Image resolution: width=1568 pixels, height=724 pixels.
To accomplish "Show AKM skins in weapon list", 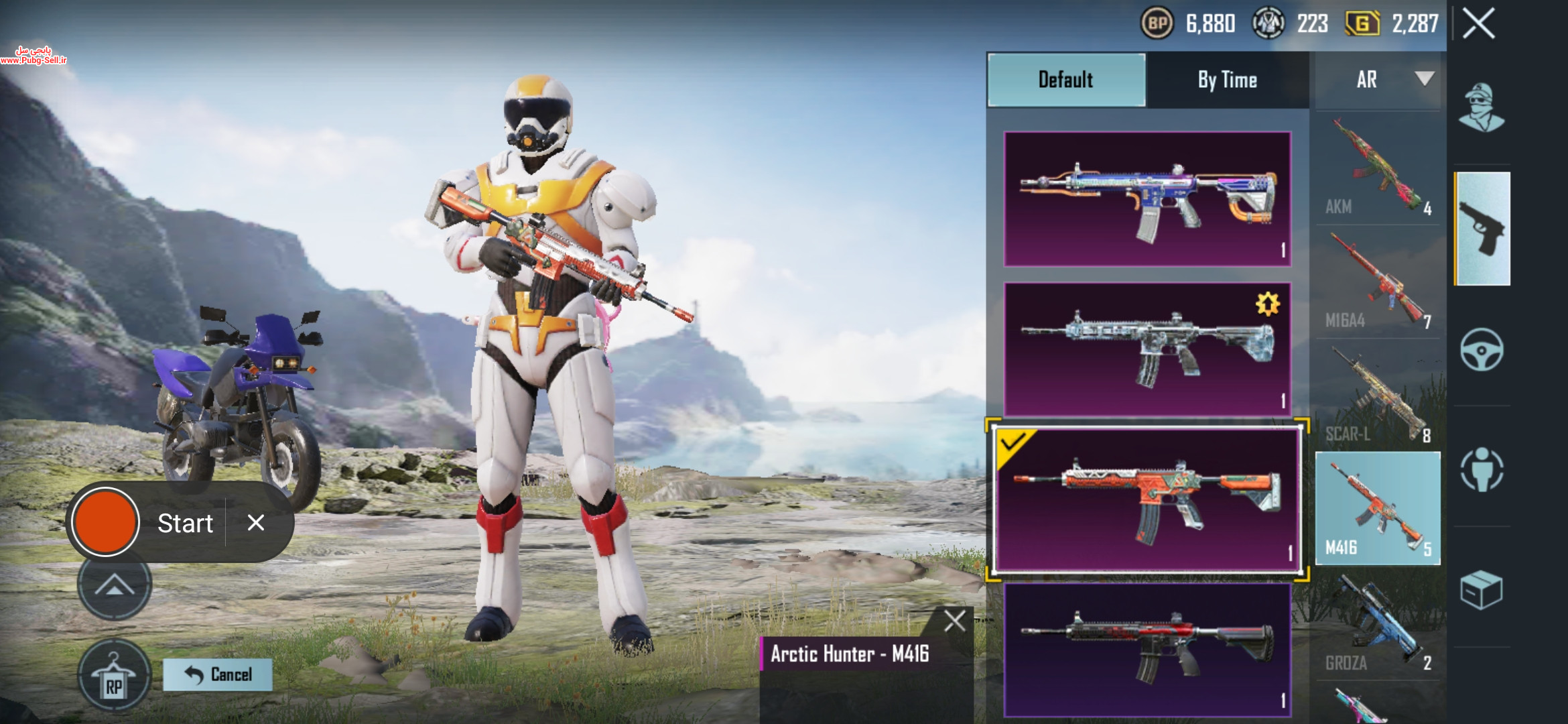I will pos(1378,169).
